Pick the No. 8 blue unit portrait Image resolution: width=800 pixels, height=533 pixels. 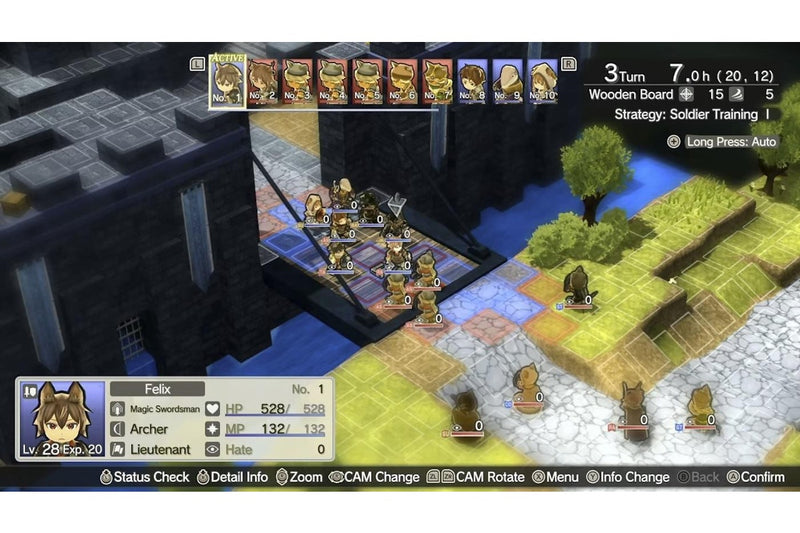point(473,82)
